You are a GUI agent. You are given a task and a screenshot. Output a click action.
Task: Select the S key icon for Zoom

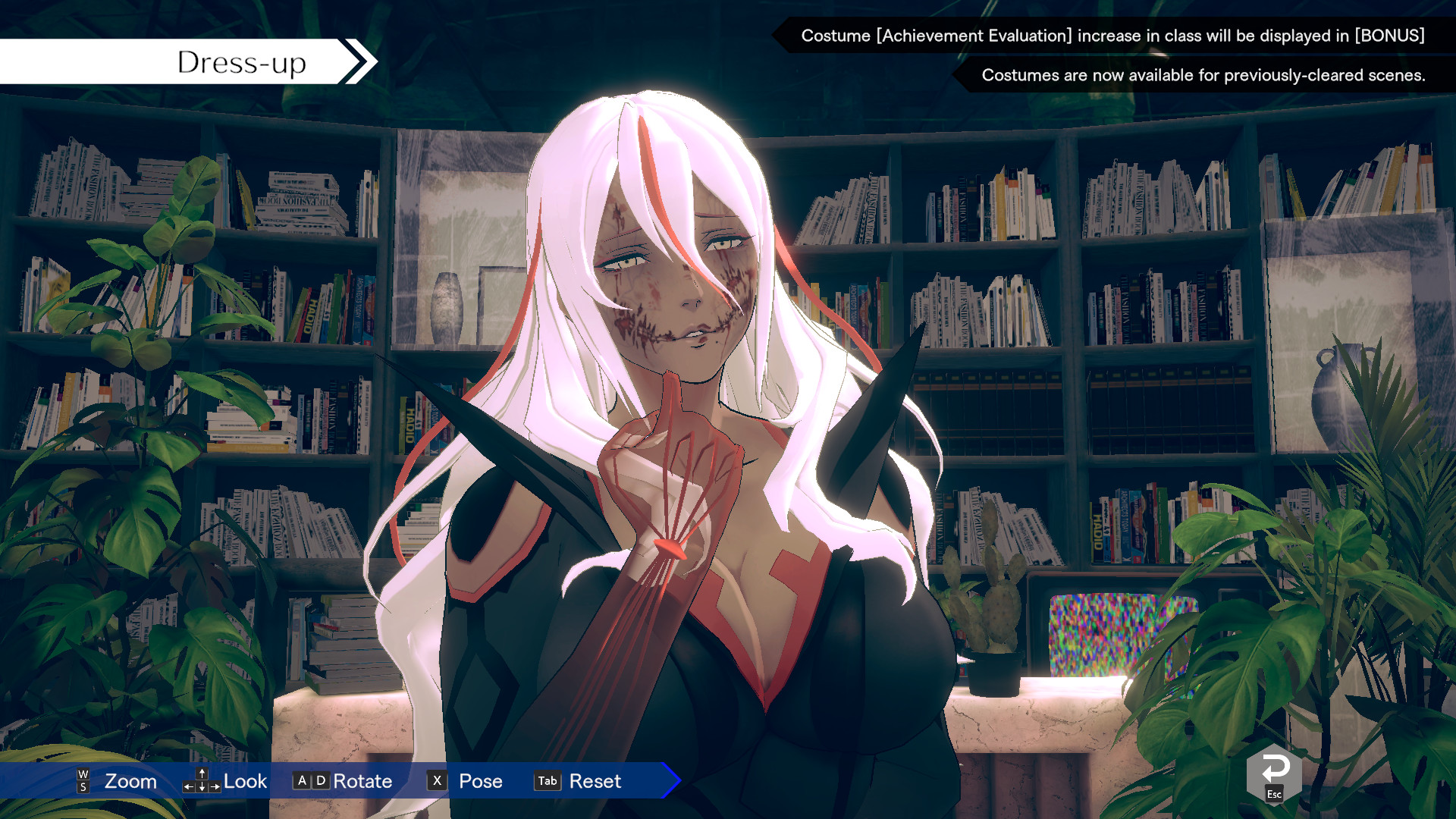(83, 787)
